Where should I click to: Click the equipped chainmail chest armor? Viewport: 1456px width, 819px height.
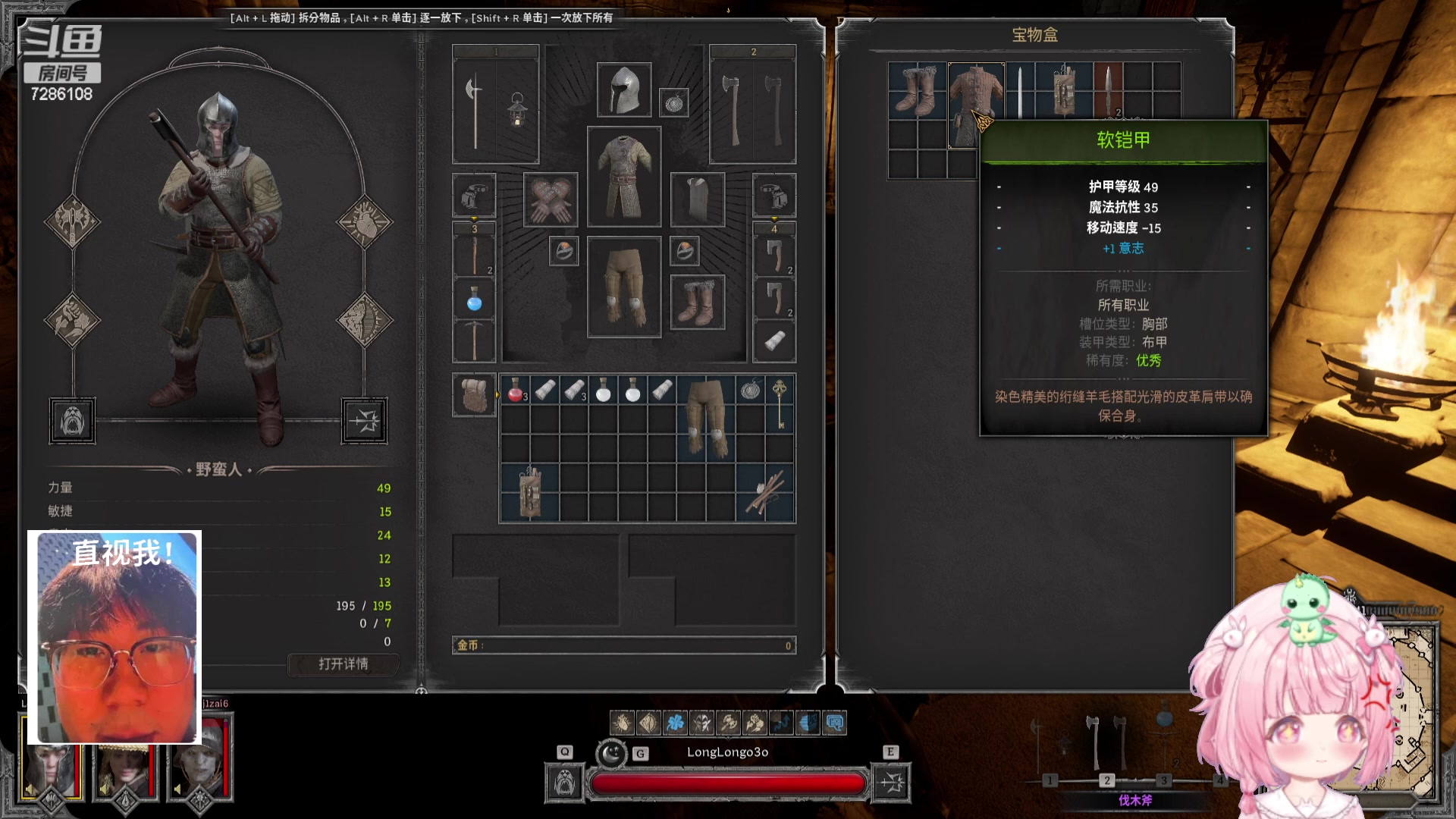coord(624,177)
